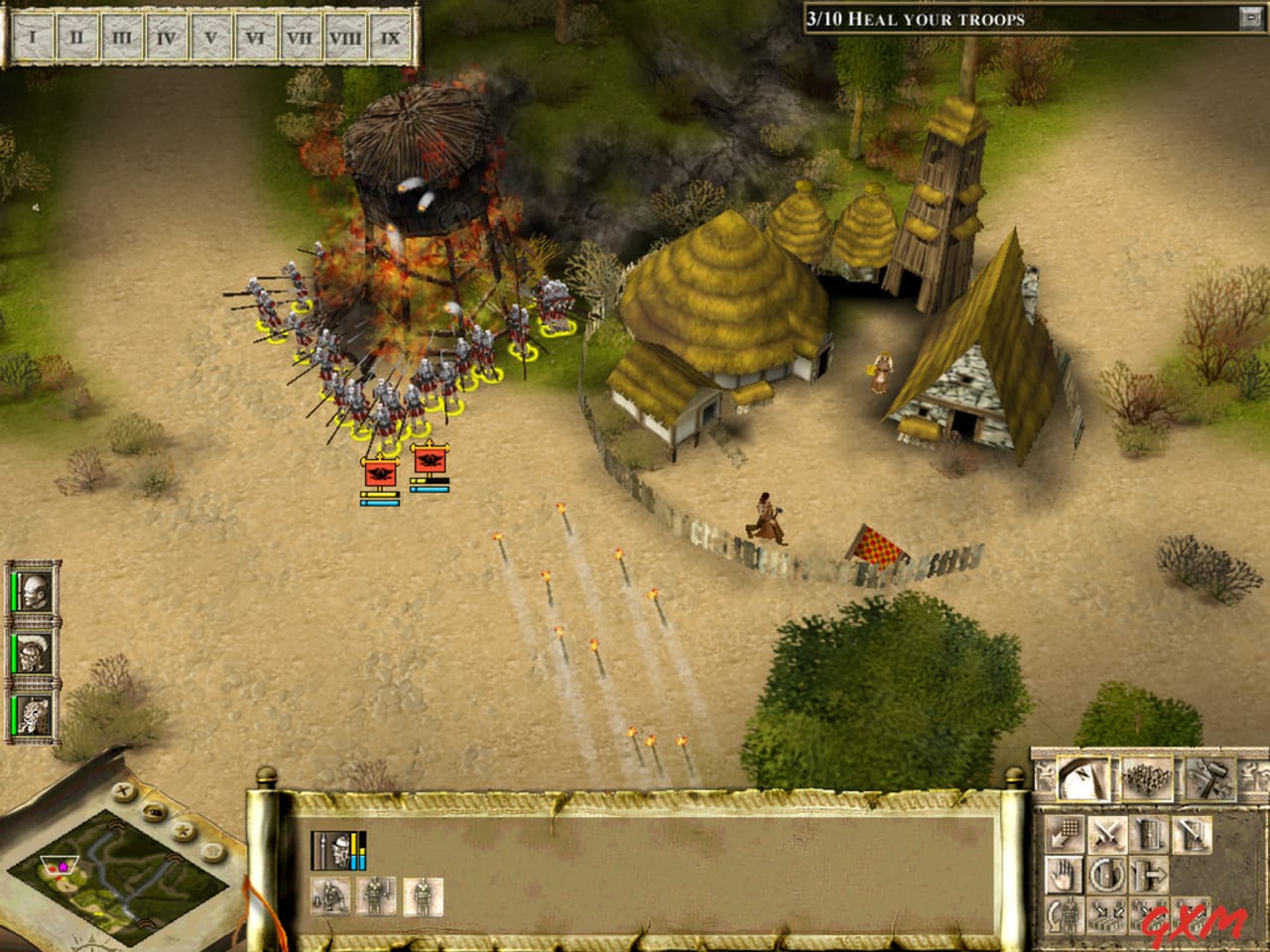Image resolution: width=1270 pixels, height=952 pixels.
Task: Switch to the troop formation tab
Action: (x=1147, y=777)
